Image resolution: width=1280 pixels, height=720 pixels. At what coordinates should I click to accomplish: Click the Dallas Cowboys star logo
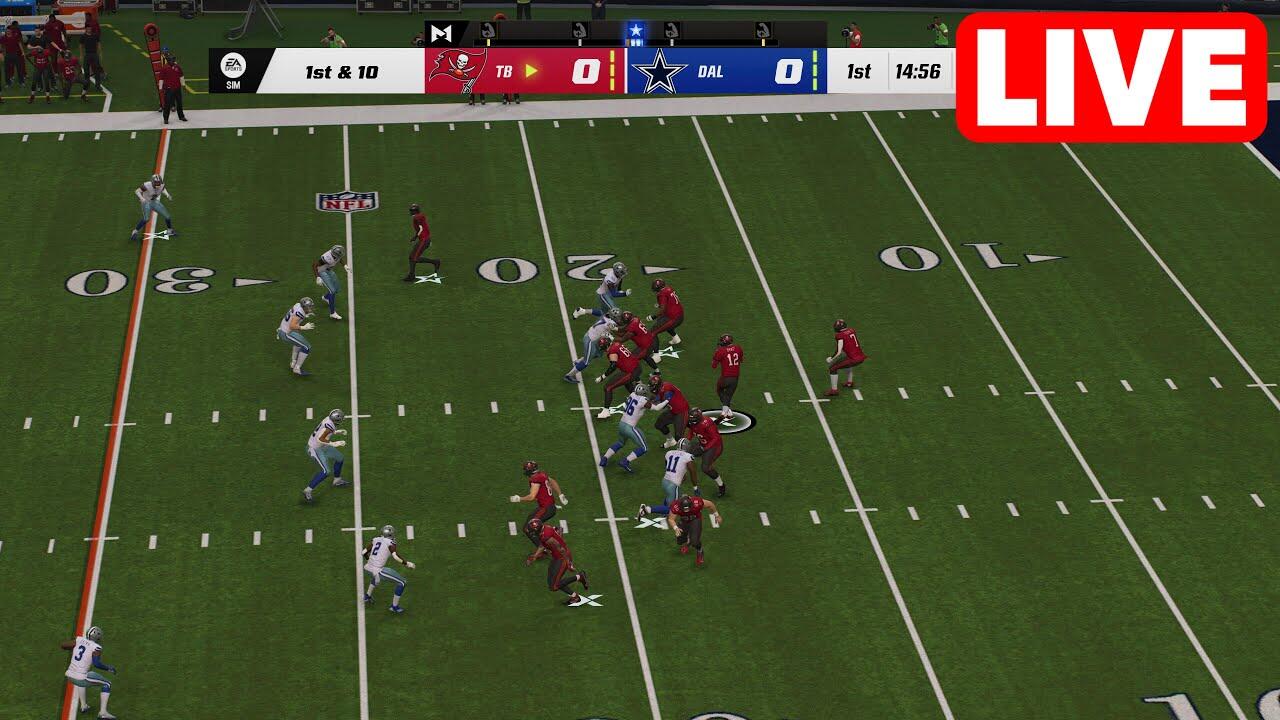pos(664,72)
